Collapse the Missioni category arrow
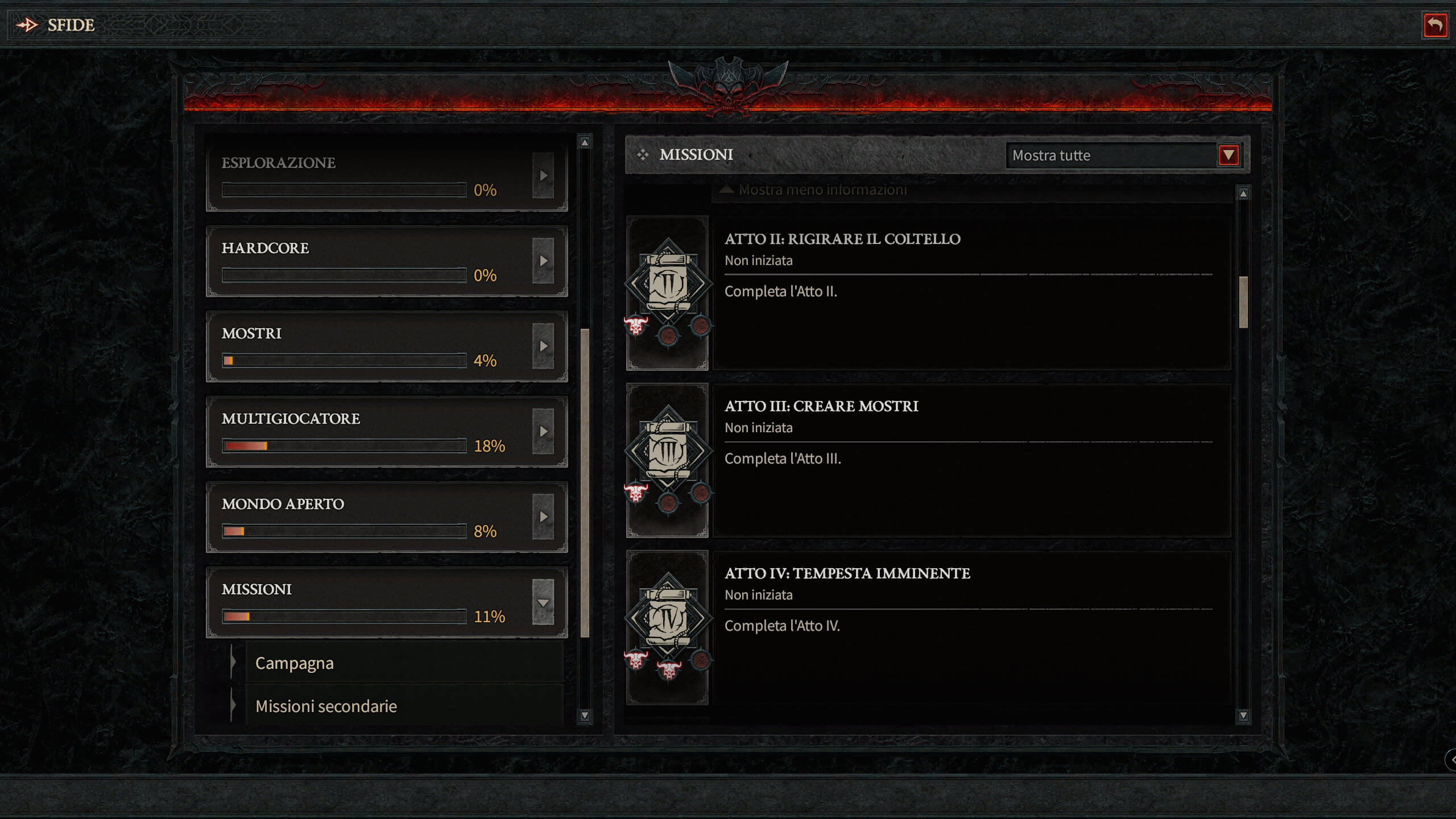 point(543,602)
